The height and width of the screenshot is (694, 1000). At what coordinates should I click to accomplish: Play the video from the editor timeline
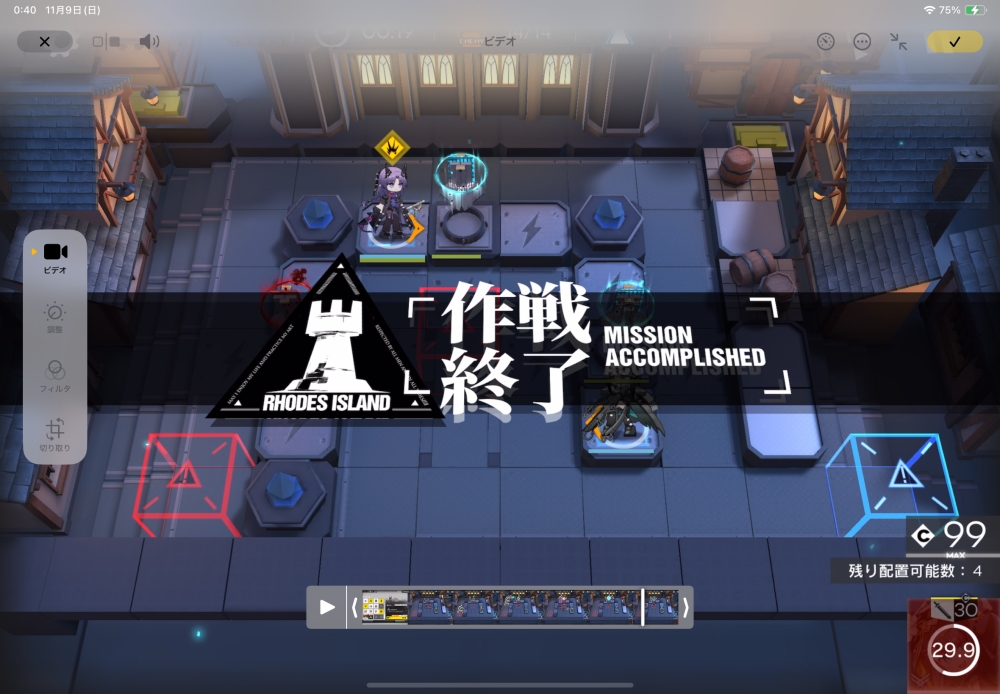(327, 607)
